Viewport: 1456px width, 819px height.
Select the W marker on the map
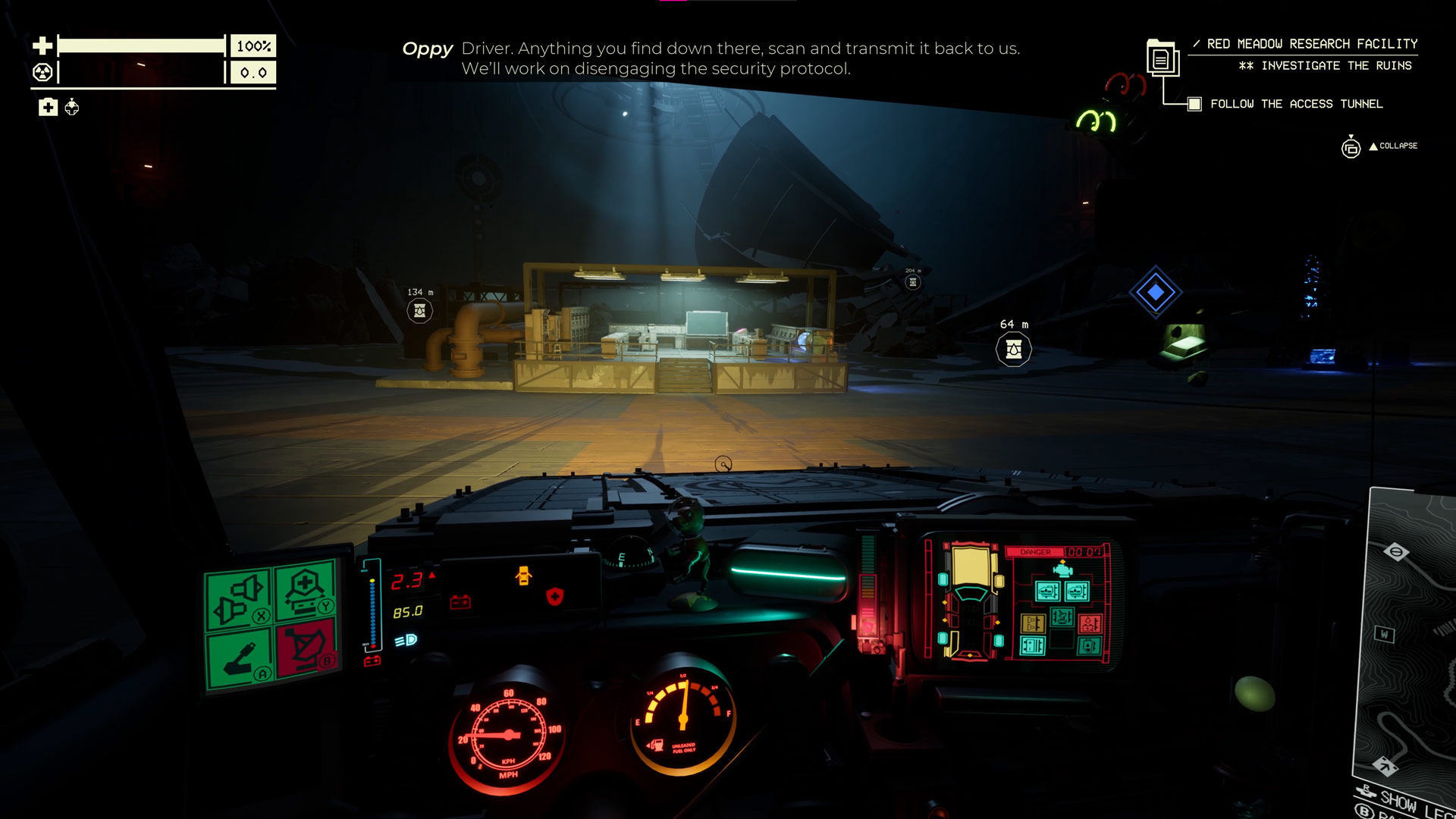tap(1384, 634)
